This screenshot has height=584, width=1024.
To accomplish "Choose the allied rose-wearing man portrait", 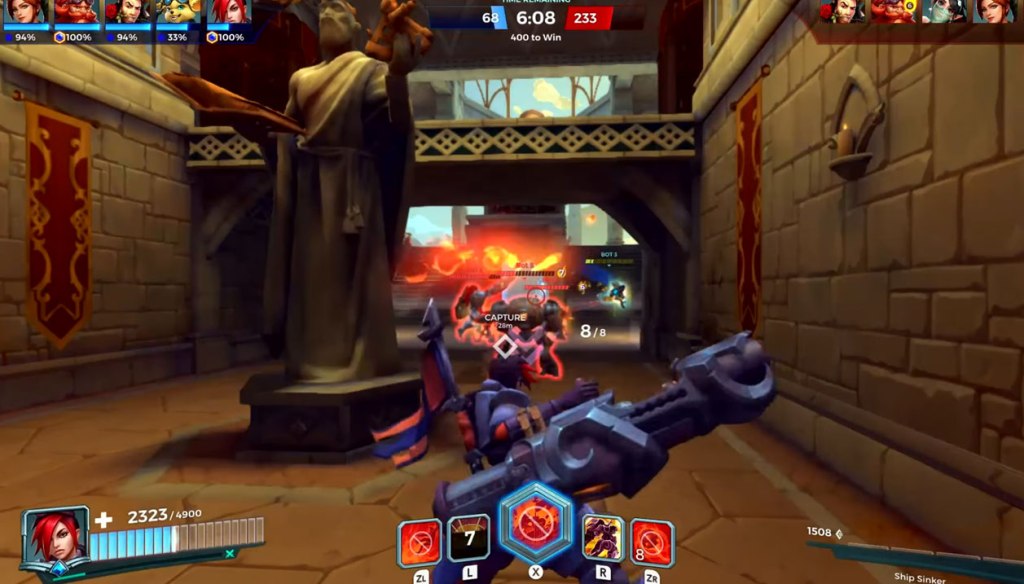I will coord(127,12).
